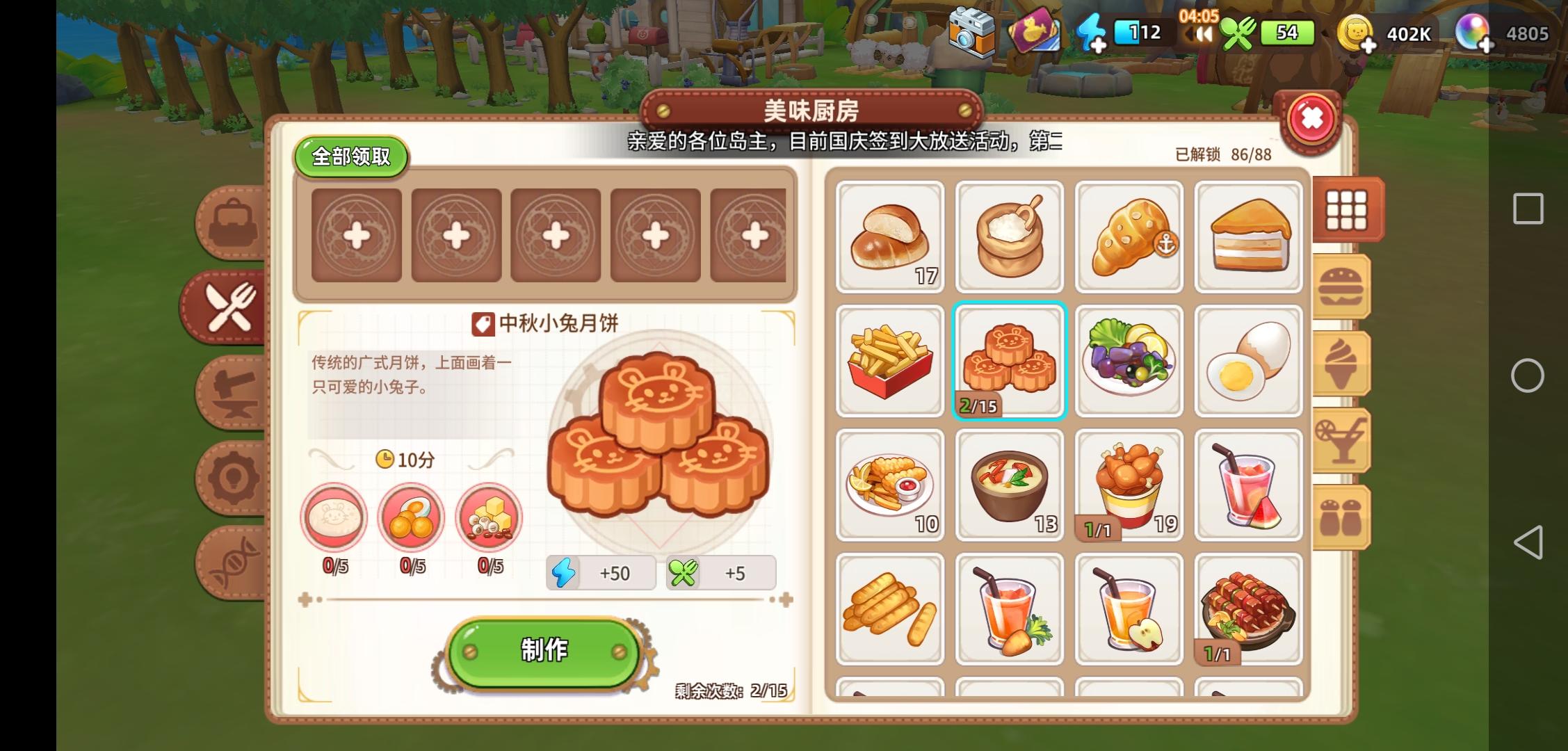This screenshot has height=751, width=1568.
Task: Switch to the grid all-recipes tab
Action: 1346,211
